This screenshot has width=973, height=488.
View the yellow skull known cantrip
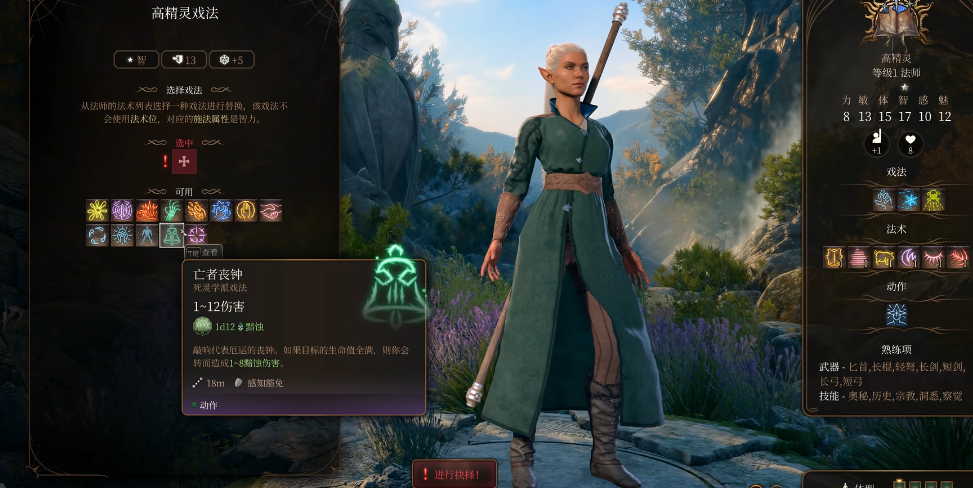click(x=933, y=200)
